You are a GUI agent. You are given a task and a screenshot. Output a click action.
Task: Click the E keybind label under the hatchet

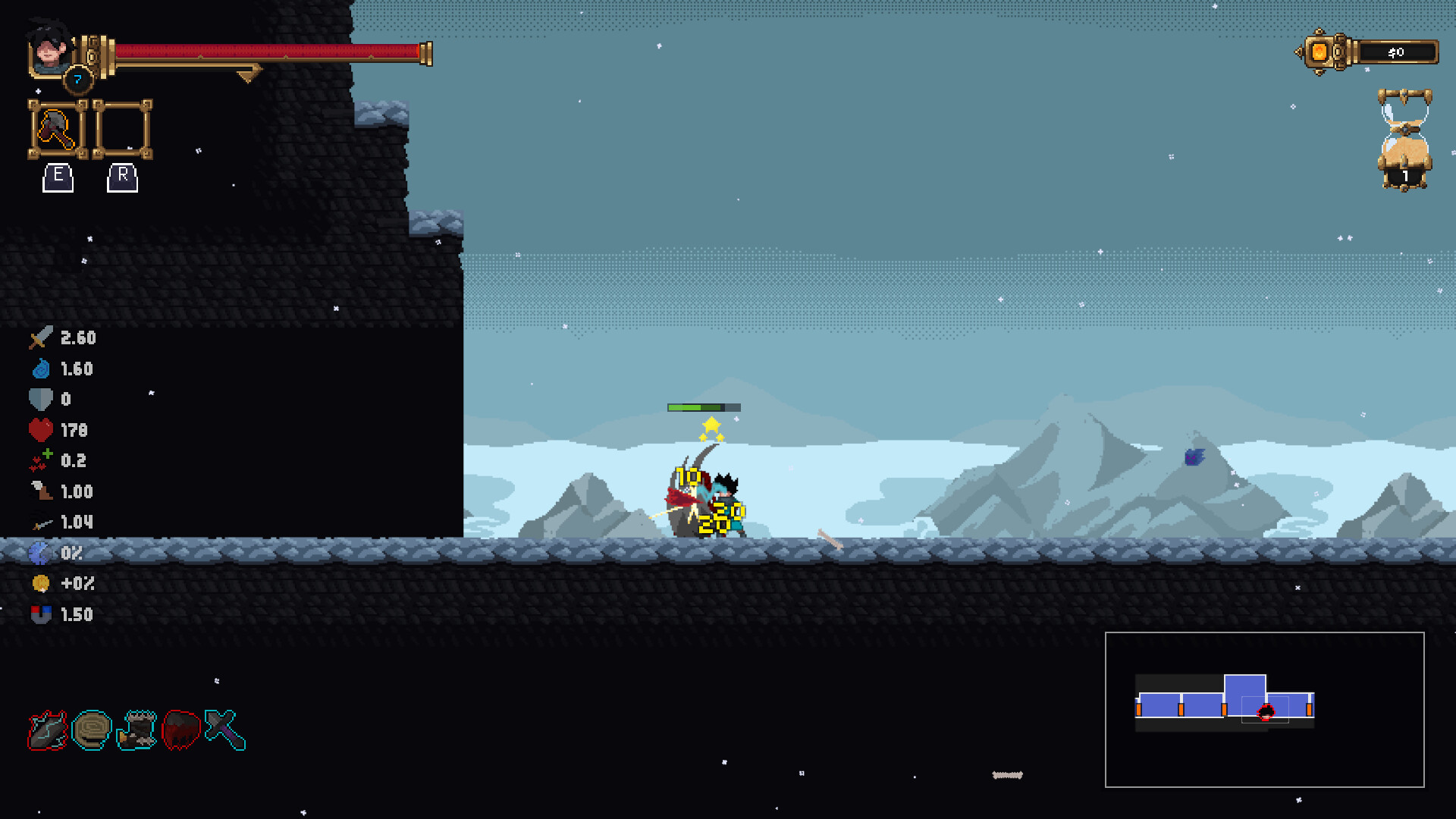58,178
